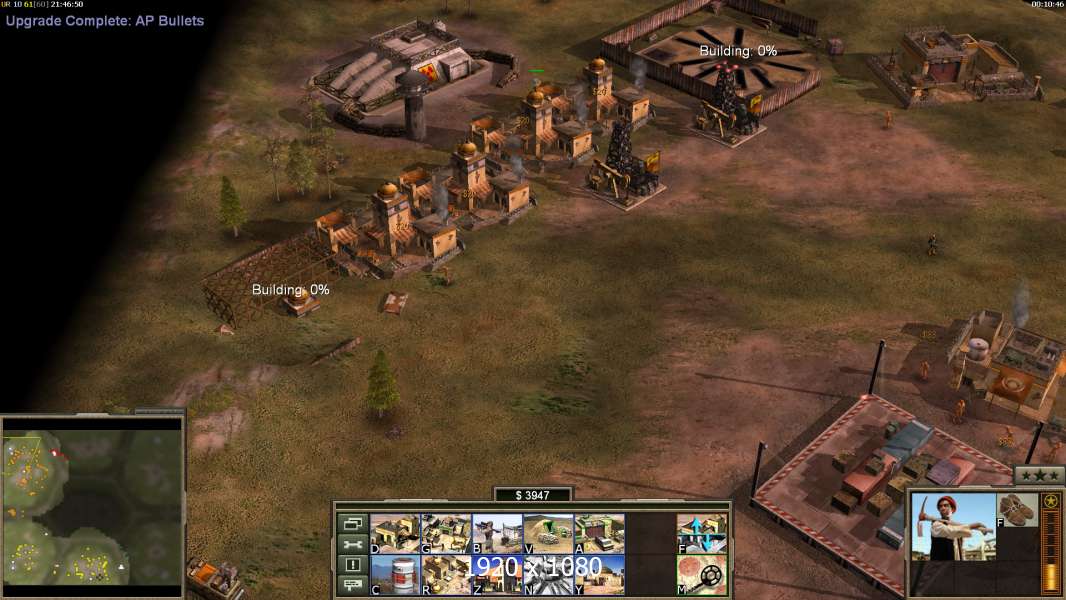Select the Arms Dealer build icon
This screenshot has width=1066, height=600.
[x=599, y=534]
